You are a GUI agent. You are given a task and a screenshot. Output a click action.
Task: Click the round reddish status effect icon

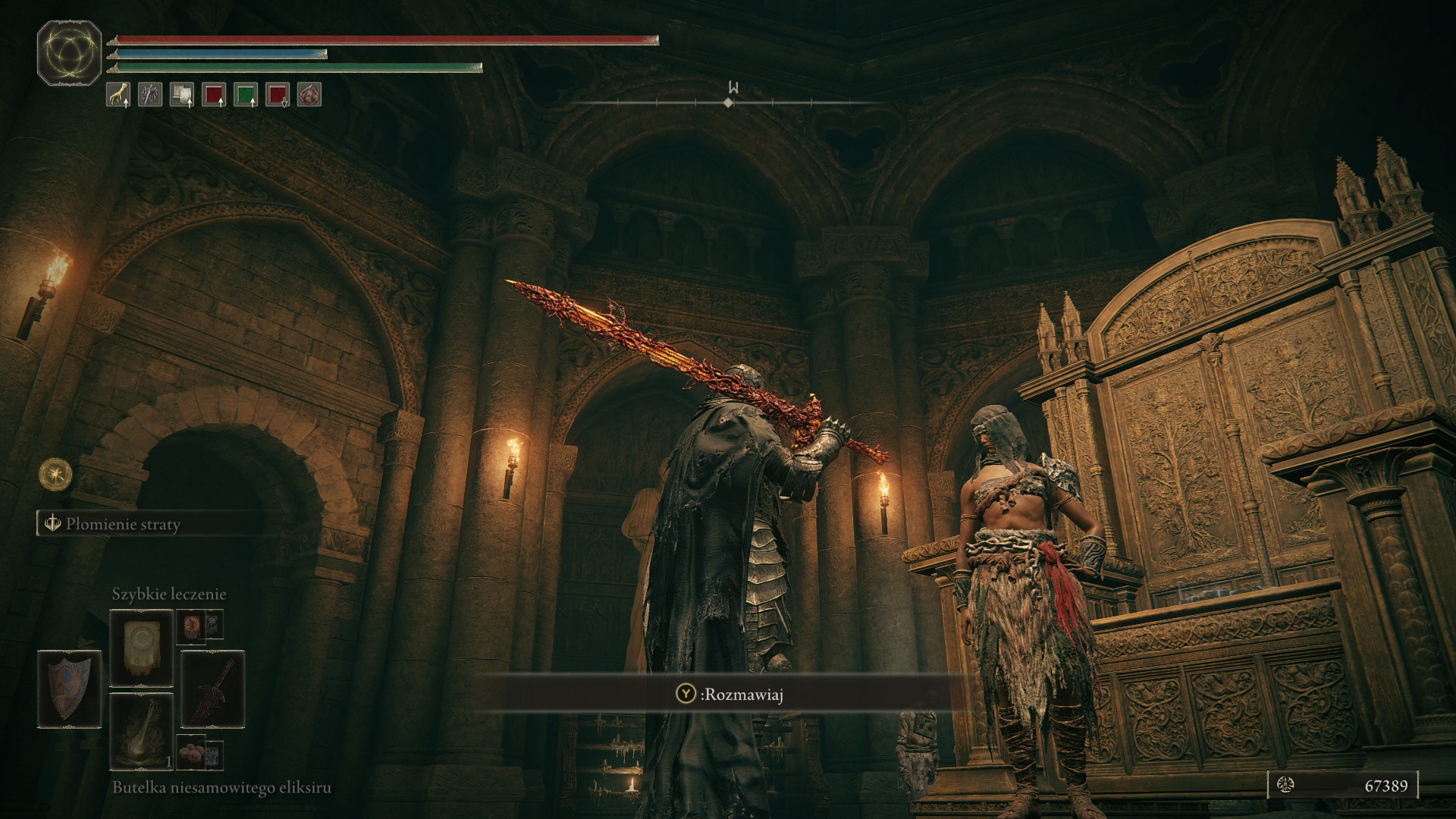[309, 95]
